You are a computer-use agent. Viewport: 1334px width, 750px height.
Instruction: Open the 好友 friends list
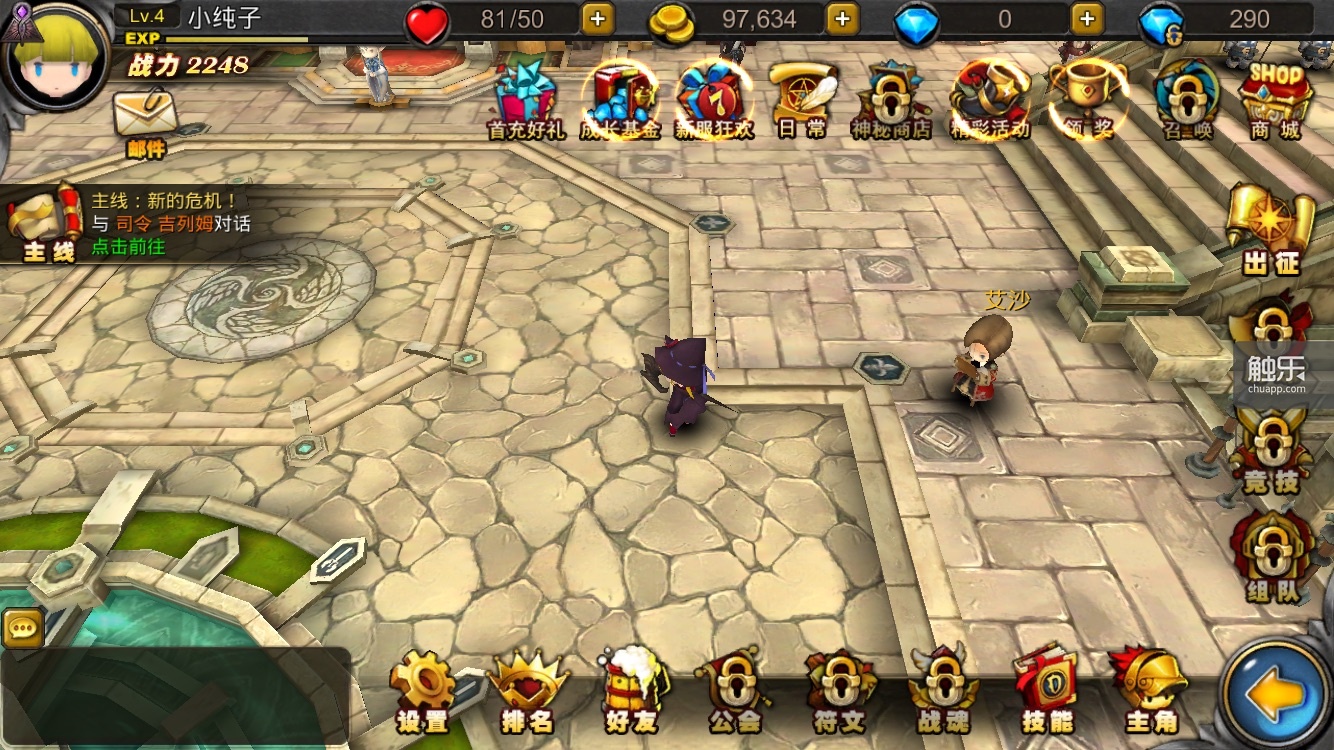(x=631, y=690)
